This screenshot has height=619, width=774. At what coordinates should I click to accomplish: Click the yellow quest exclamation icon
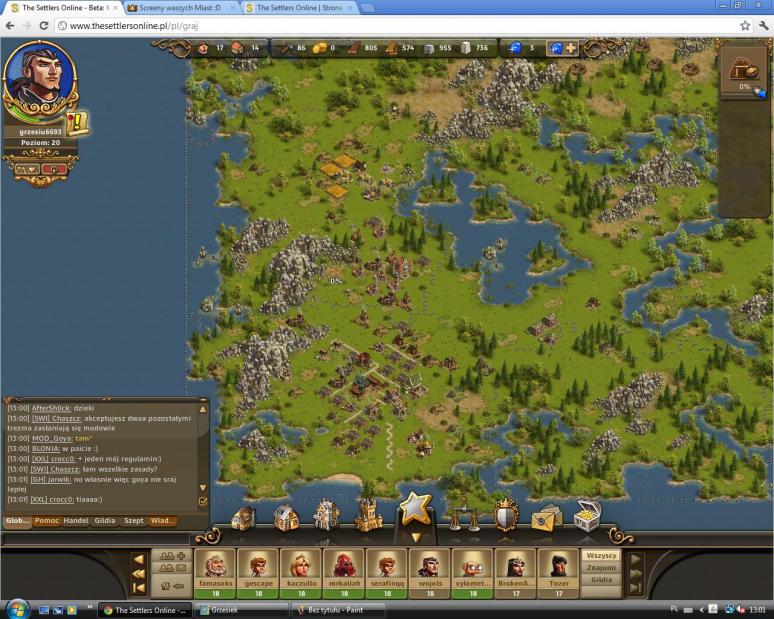pos(78,122)
